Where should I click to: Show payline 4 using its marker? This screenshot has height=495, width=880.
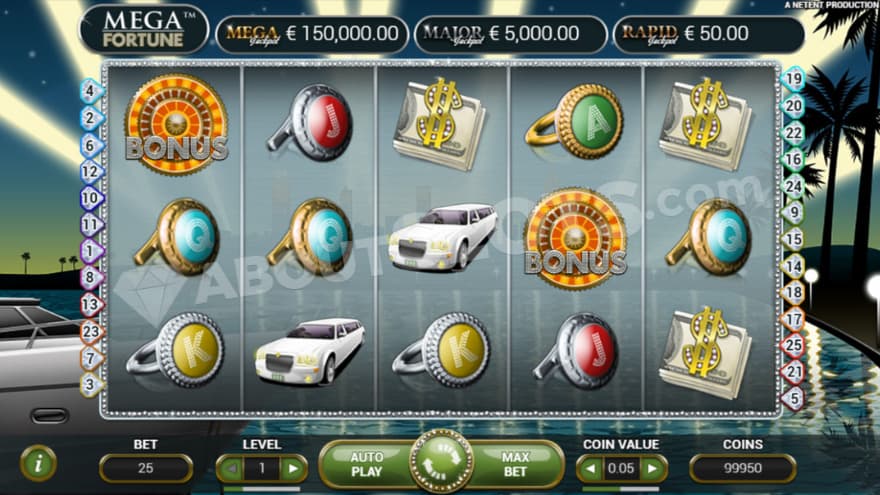tap(92, 90)
